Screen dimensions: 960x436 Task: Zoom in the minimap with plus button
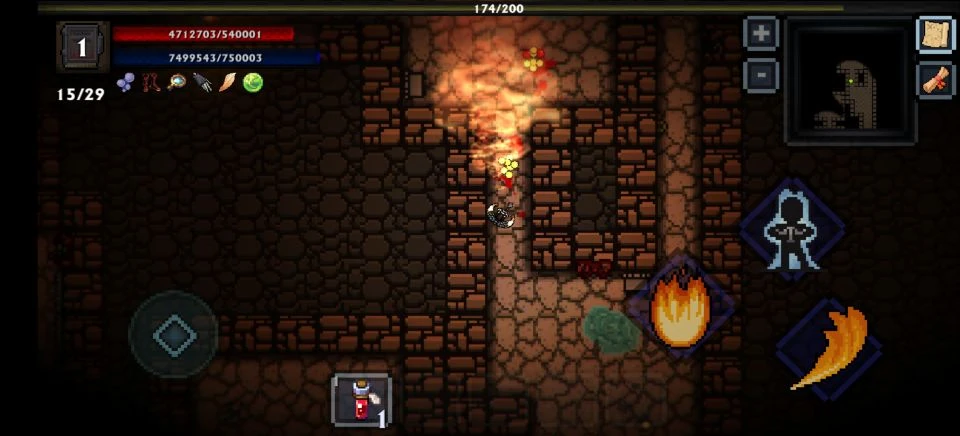point(761,33)
